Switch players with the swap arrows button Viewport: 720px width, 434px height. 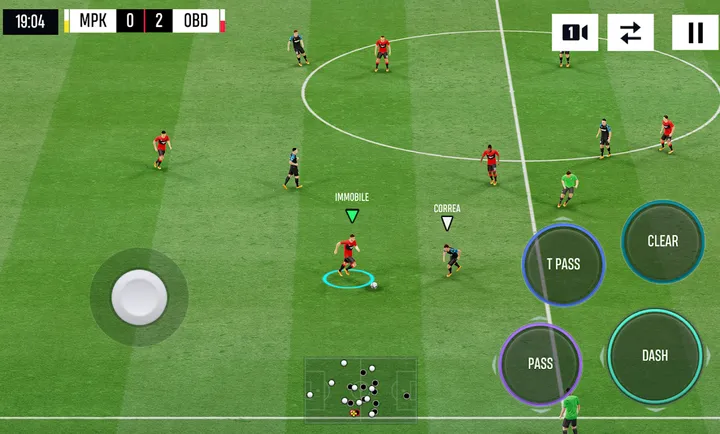click(x=630, y=33)
